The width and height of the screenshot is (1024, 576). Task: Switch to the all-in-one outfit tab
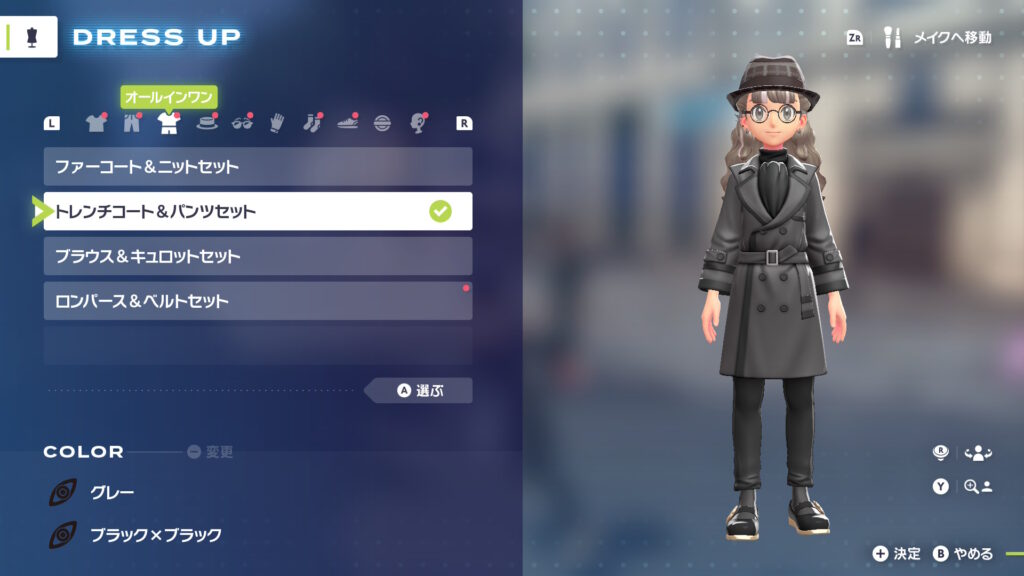coord(168,123)
